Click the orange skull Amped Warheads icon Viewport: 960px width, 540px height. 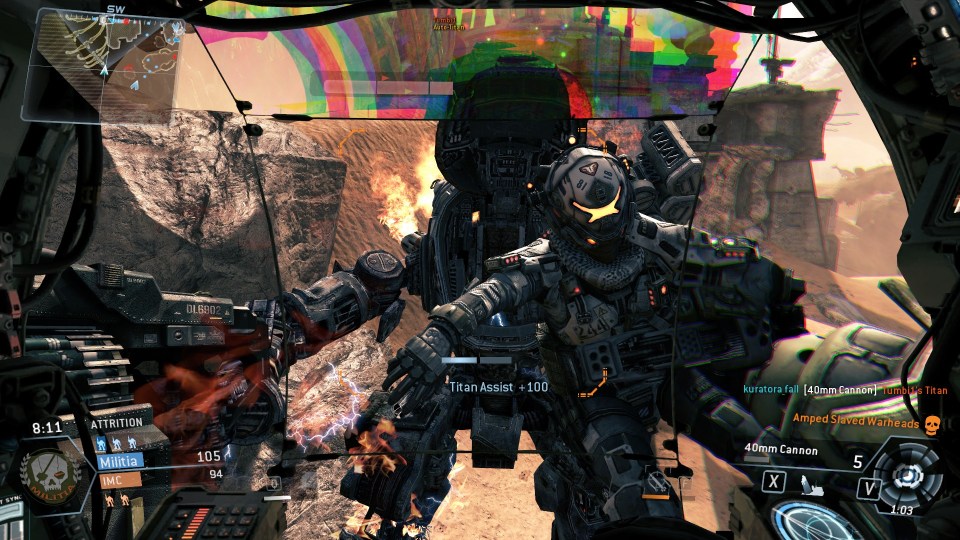click(x=932, y=424)
